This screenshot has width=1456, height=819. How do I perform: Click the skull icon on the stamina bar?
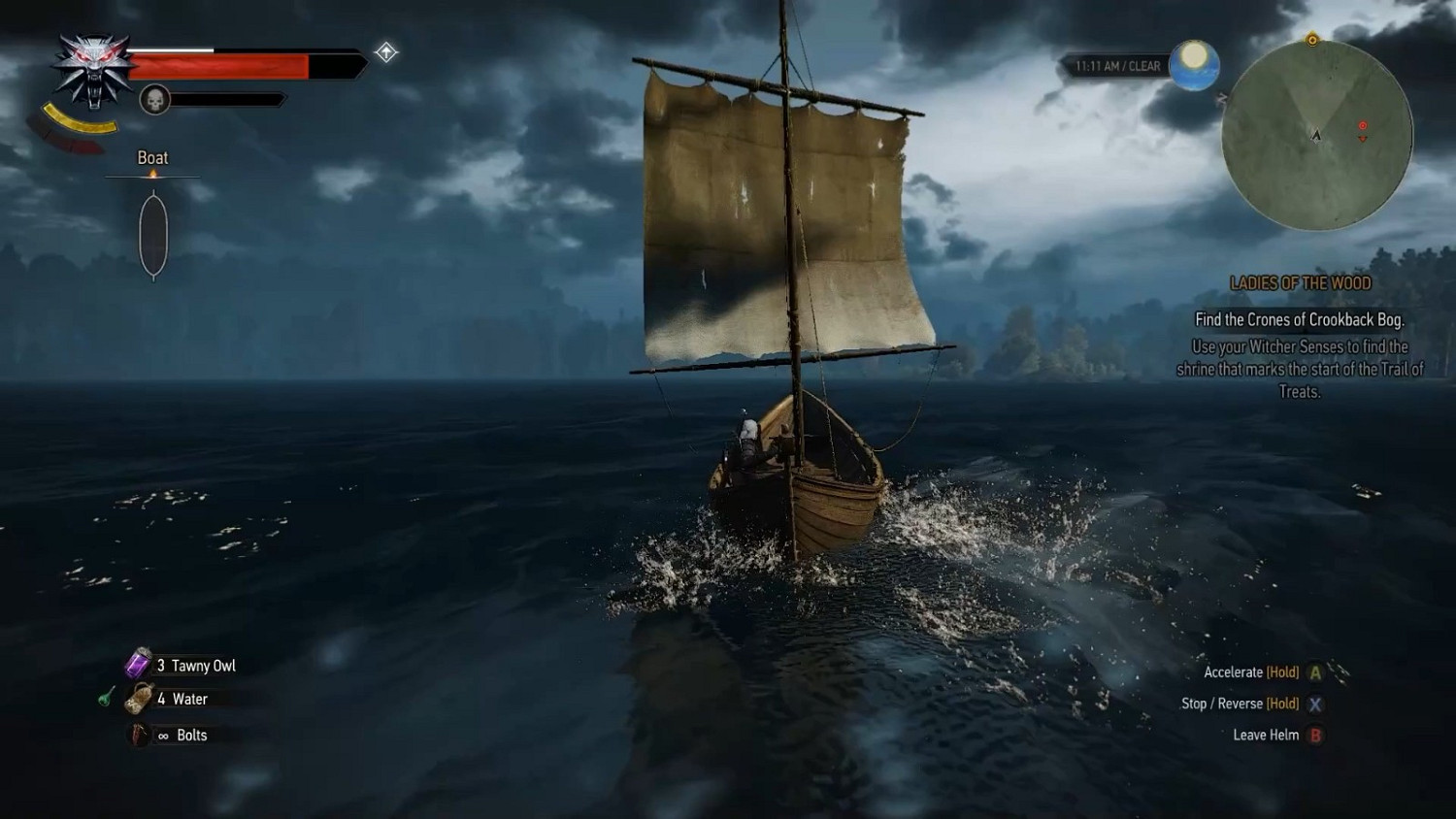tap(154, 100)
